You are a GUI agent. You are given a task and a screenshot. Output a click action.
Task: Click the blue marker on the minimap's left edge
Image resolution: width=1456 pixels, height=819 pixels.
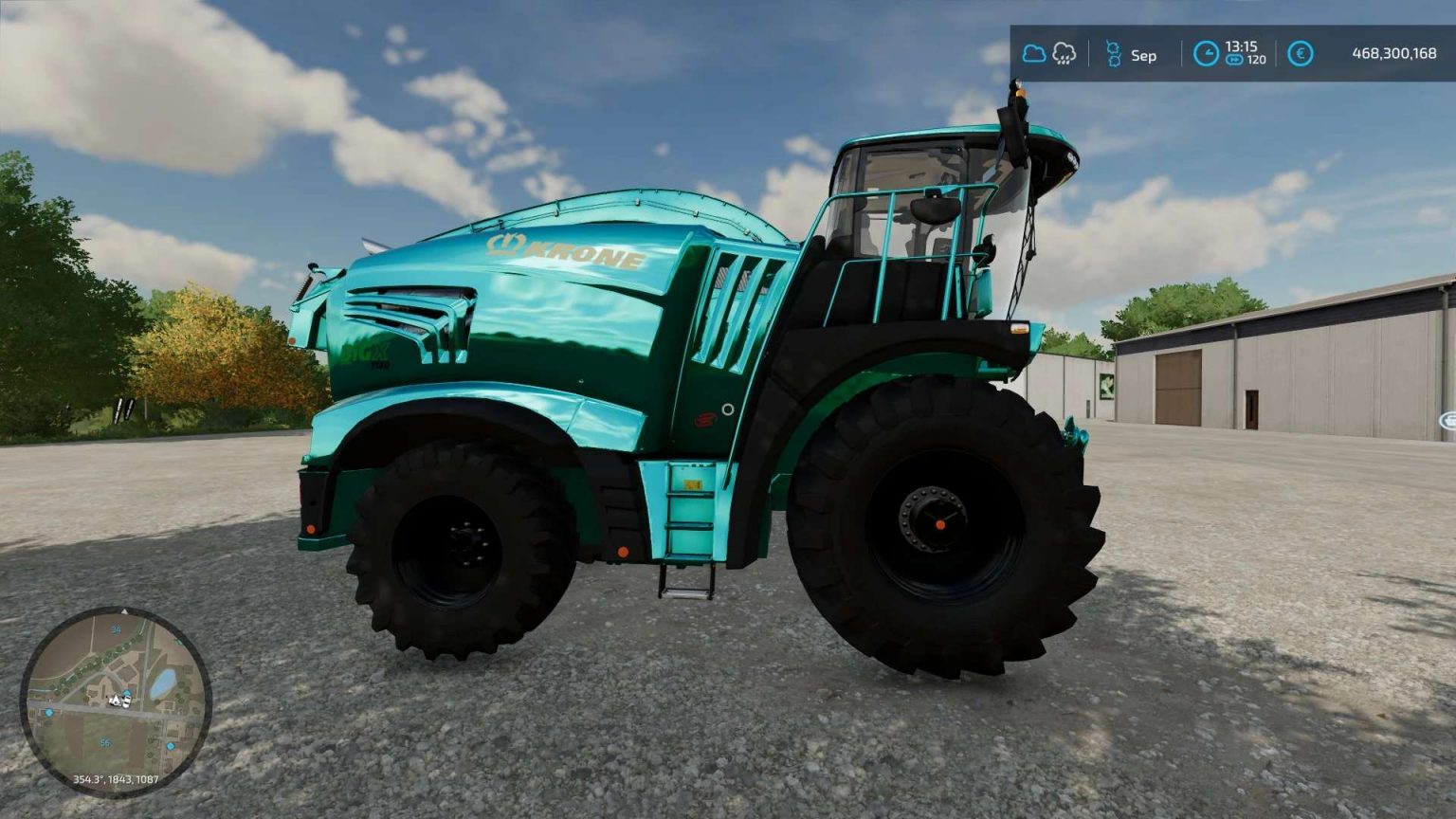coord(48,712)
